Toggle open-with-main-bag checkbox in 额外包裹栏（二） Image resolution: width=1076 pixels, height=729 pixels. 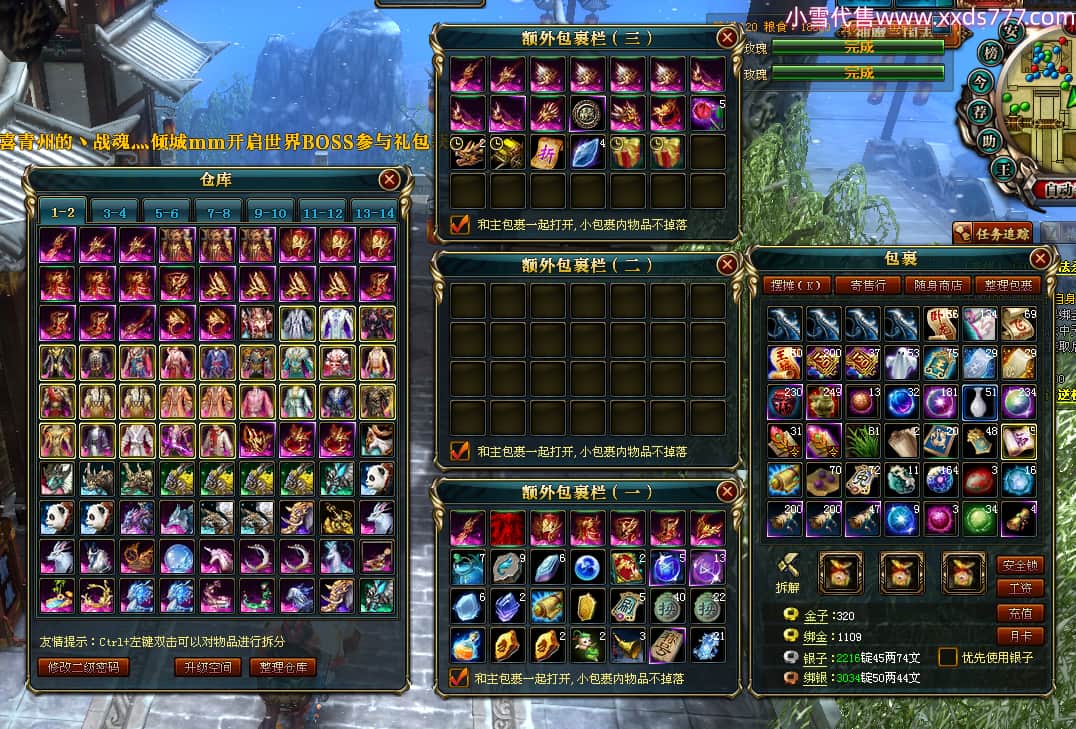(x=460, y=451)
